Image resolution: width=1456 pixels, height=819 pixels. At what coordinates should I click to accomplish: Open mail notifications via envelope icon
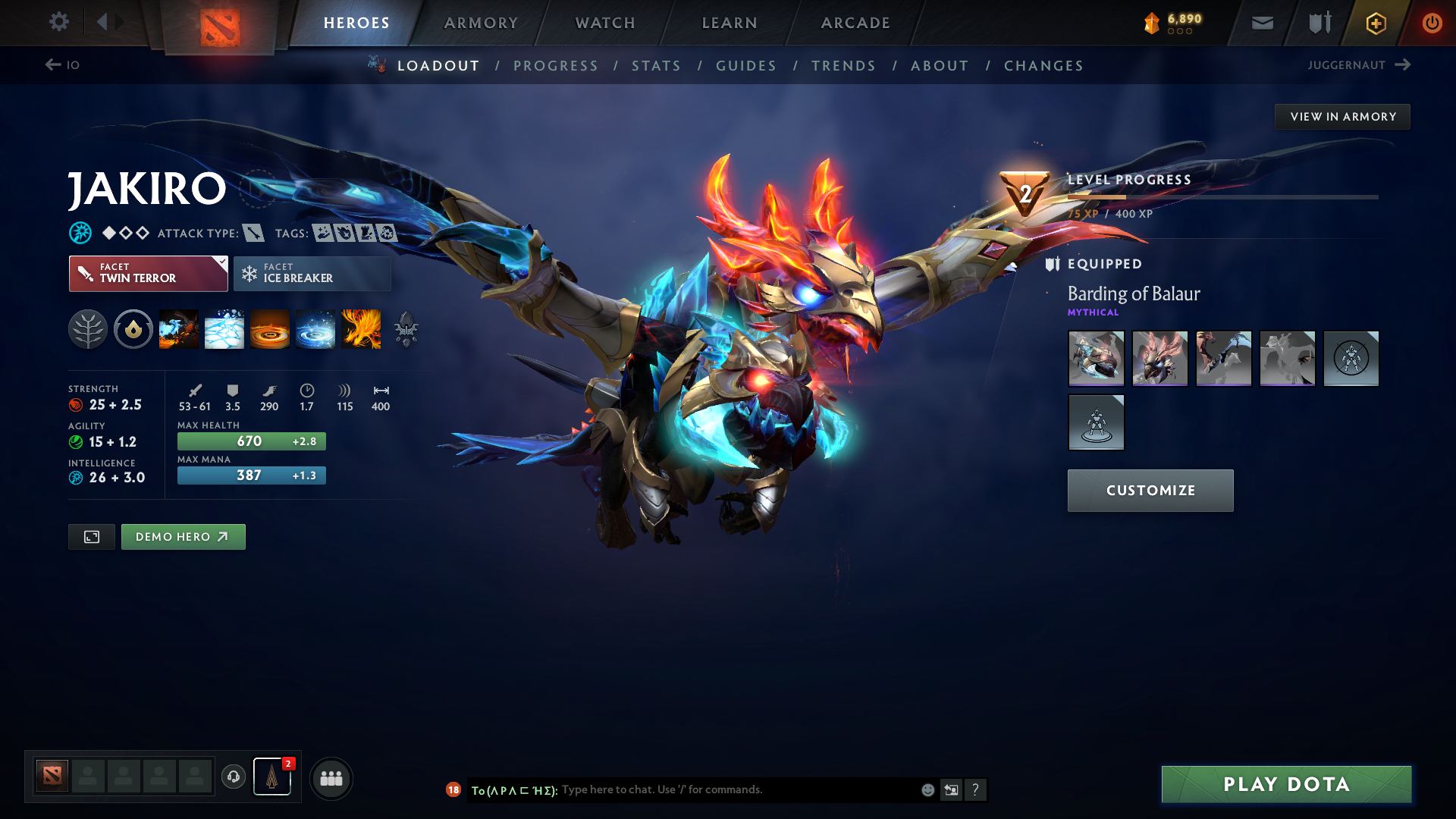(1261, 23)
